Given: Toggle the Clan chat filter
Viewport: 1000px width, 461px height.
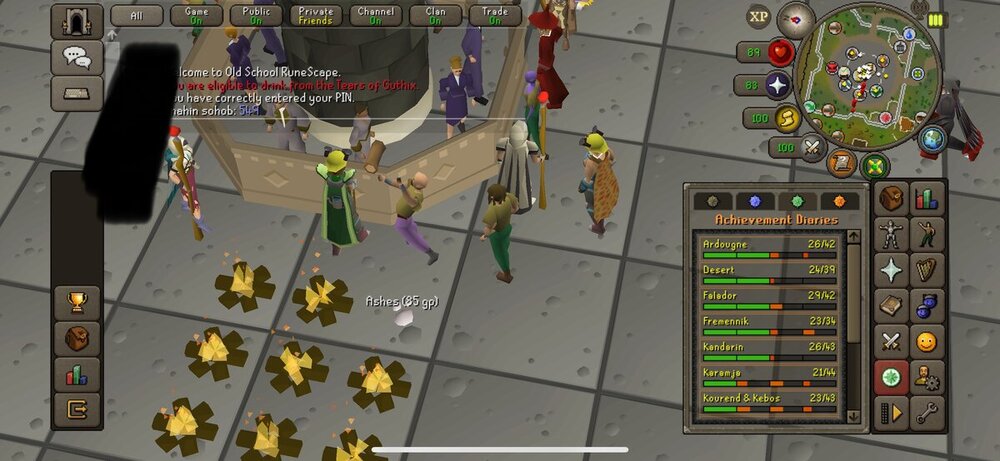Looking at the screenshot, I should tap(435, 15).
